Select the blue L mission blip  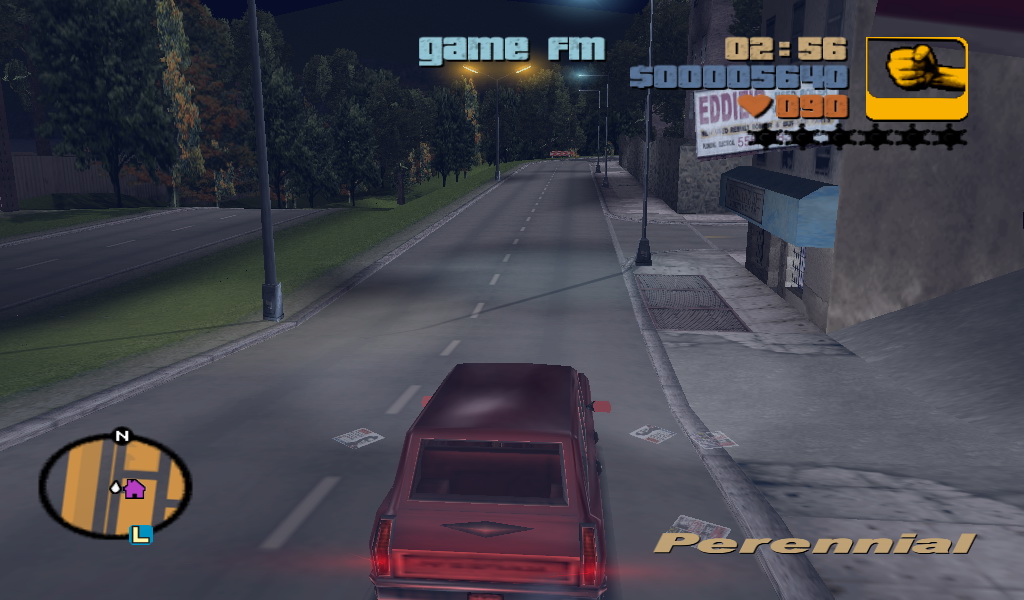tap(141, 535)
